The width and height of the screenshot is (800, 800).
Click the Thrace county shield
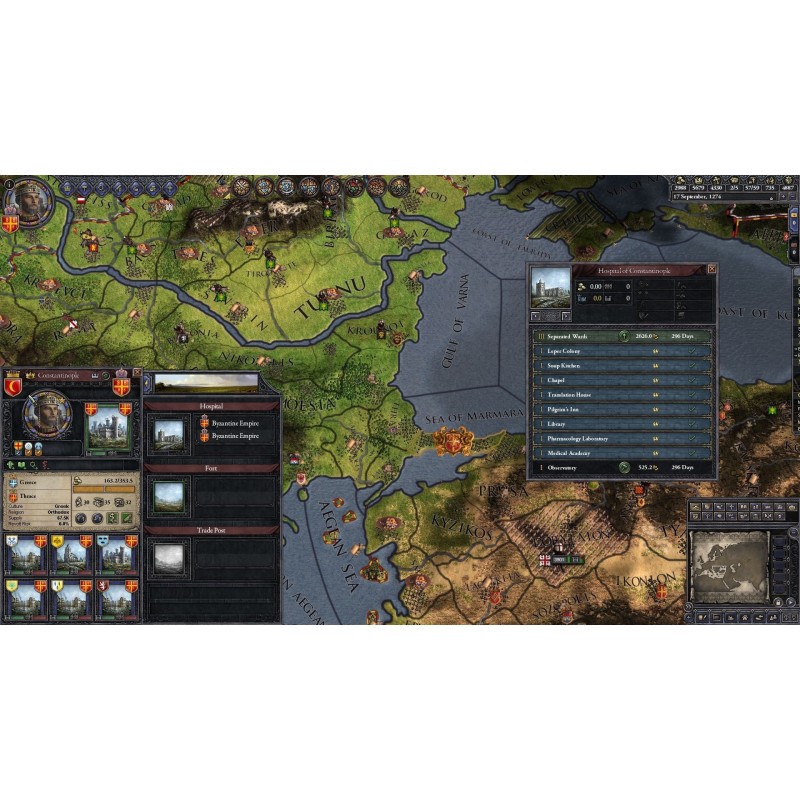(15, 495)
